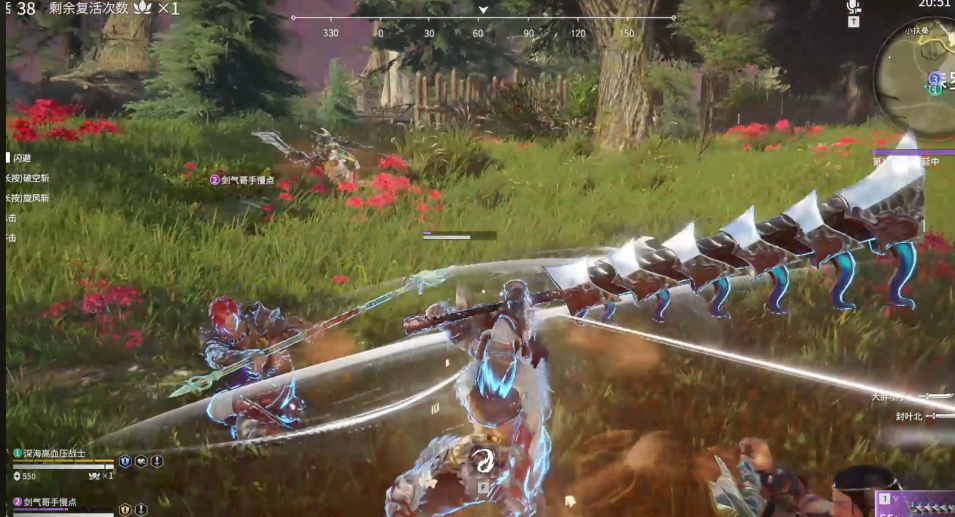Viewport: 955px width, 517px height.
Task: Click the blue shield buff icon
Action: point(125,461)
